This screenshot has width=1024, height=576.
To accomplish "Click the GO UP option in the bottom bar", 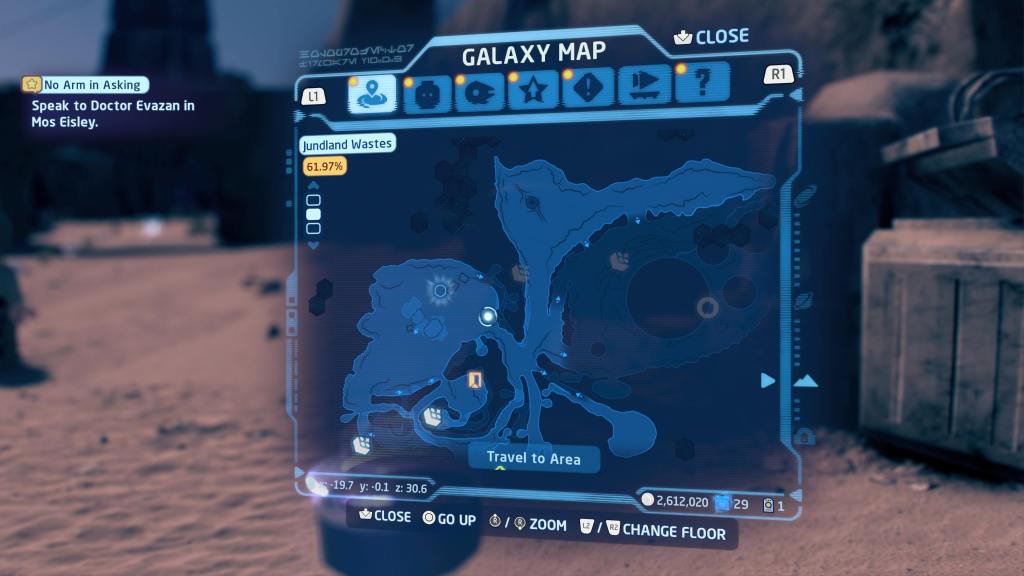I will (x=449, y=519).
